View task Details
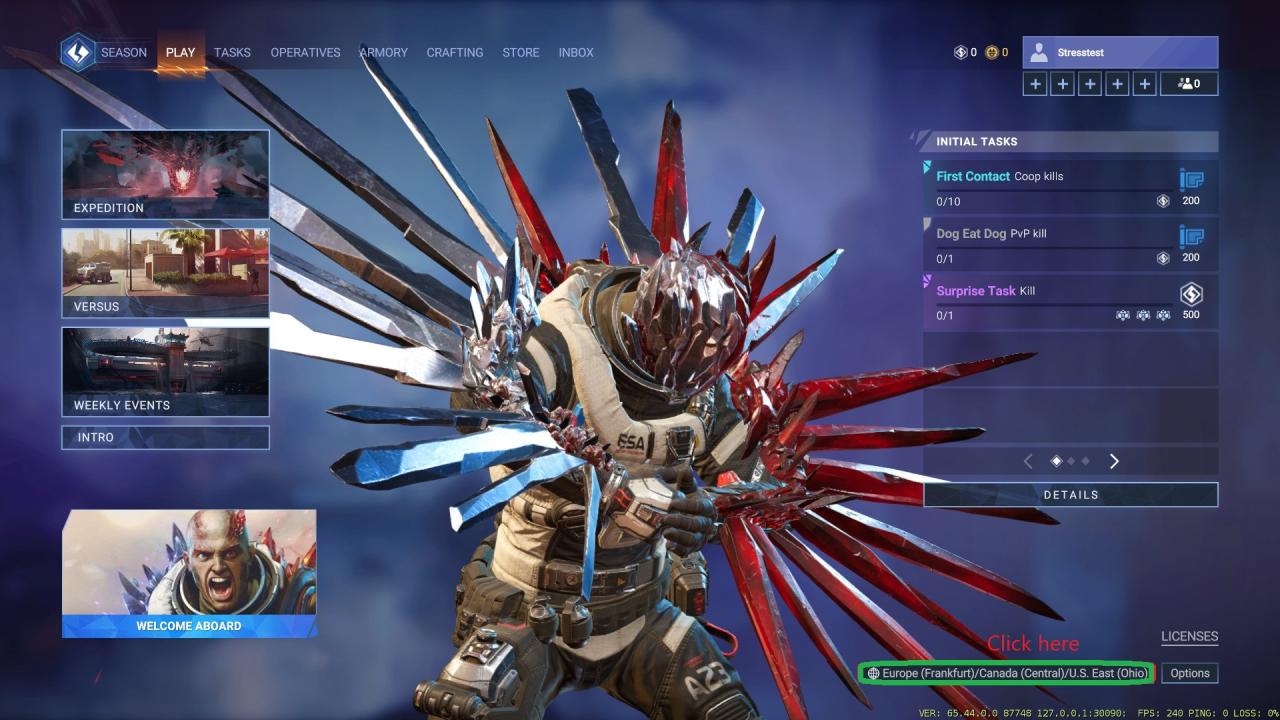This screenshot has width=1280, height=720. (x=1070, y=495)
